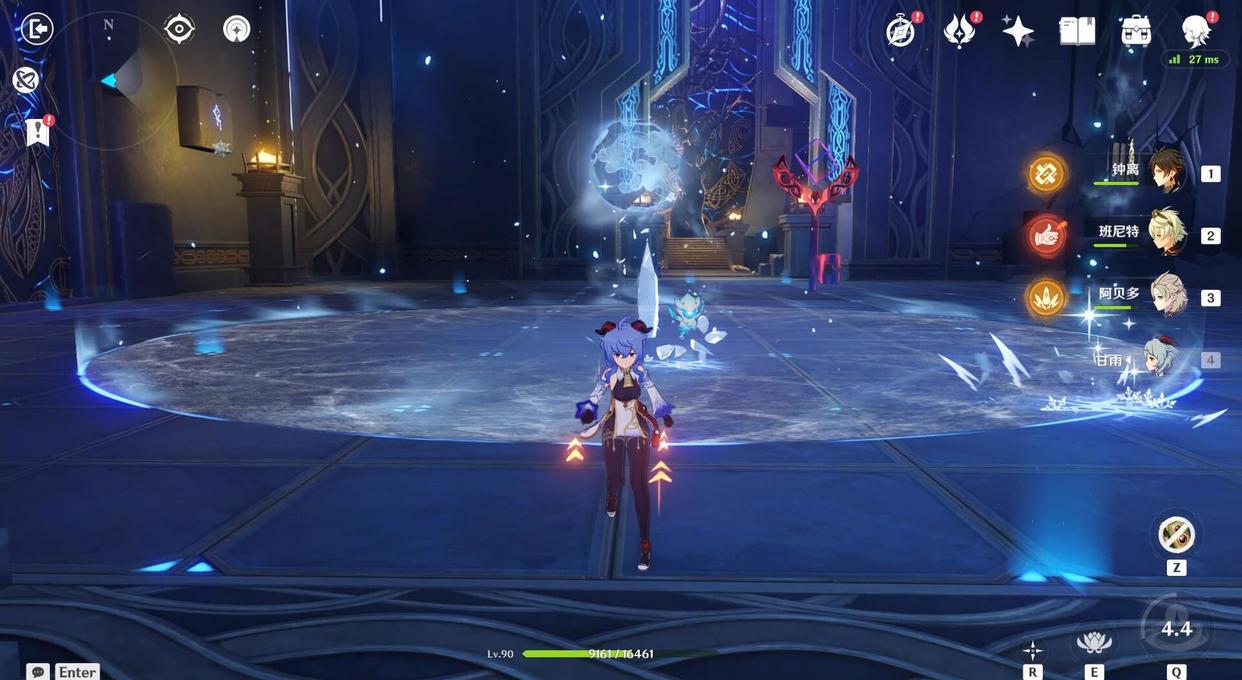Select 甘雨 in the party list
1242x680 pixels.
pos(1160,358)
